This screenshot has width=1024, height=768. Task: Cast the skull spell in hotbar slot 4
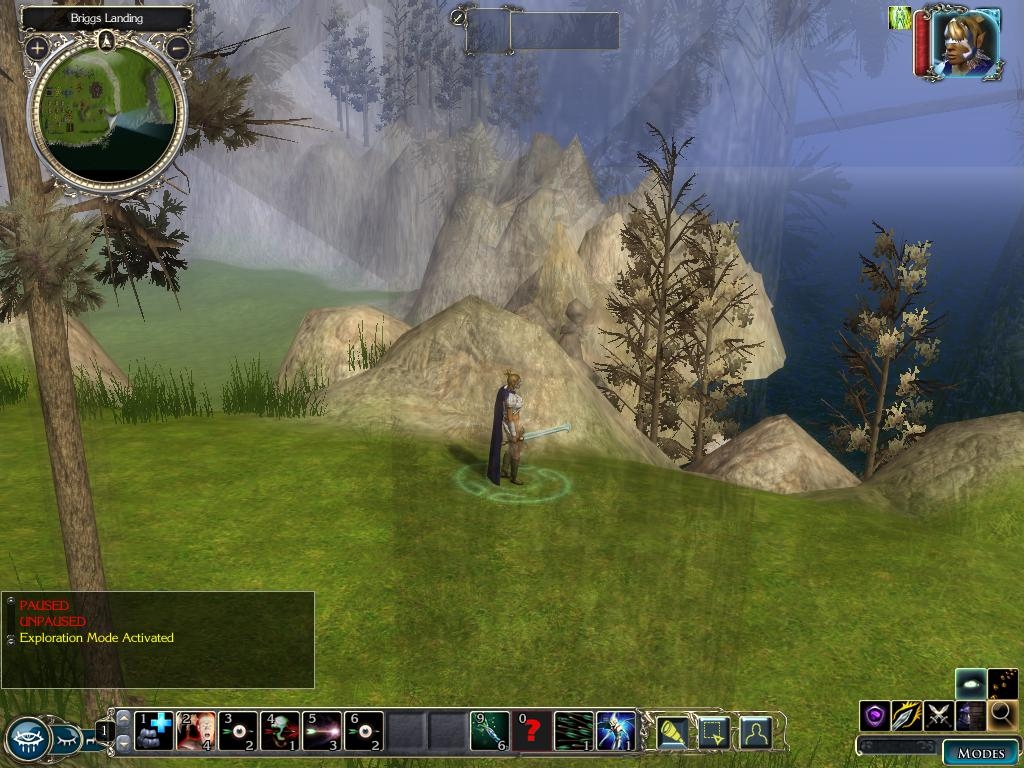coord(280,731)
